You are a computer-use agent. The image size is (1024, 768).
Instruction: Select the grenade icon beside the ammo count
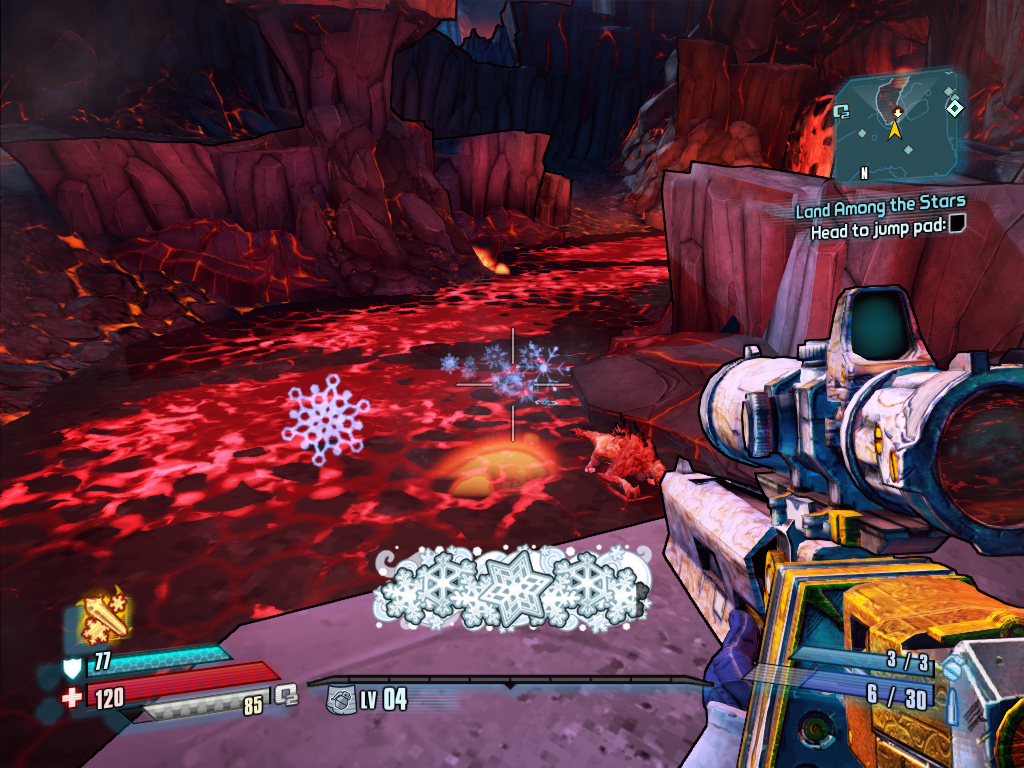955,663
